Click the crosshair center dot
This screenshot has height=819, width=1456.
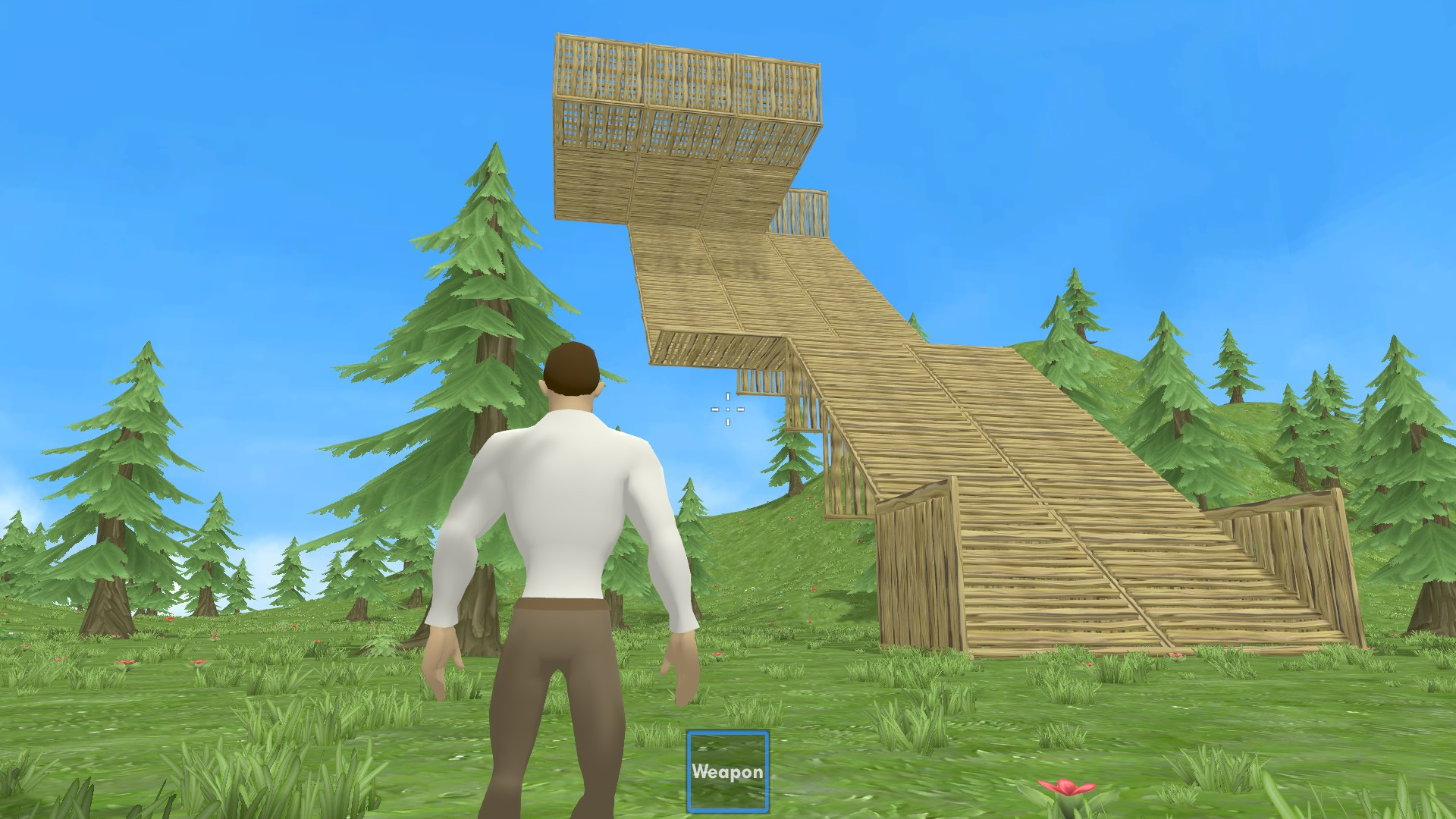point(727,408)
